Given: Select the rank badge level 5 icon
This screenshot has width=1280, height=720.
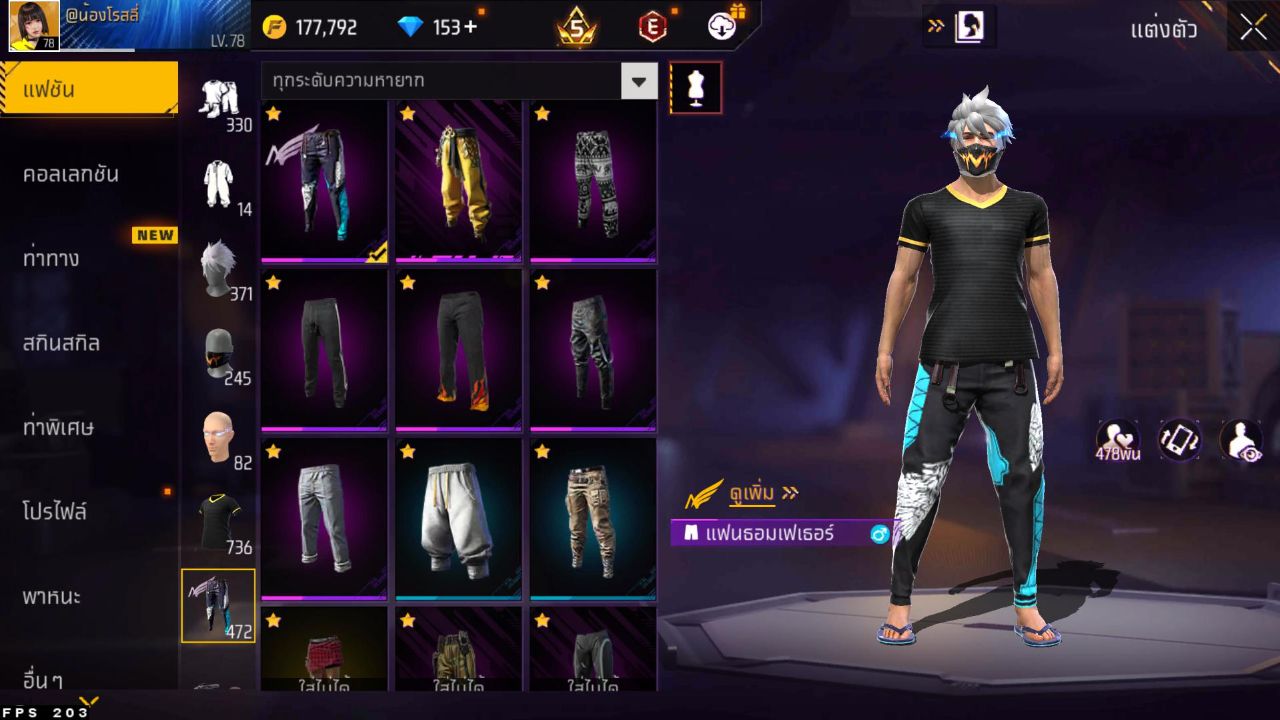Looking at the screenshot, I should (574, 27).
